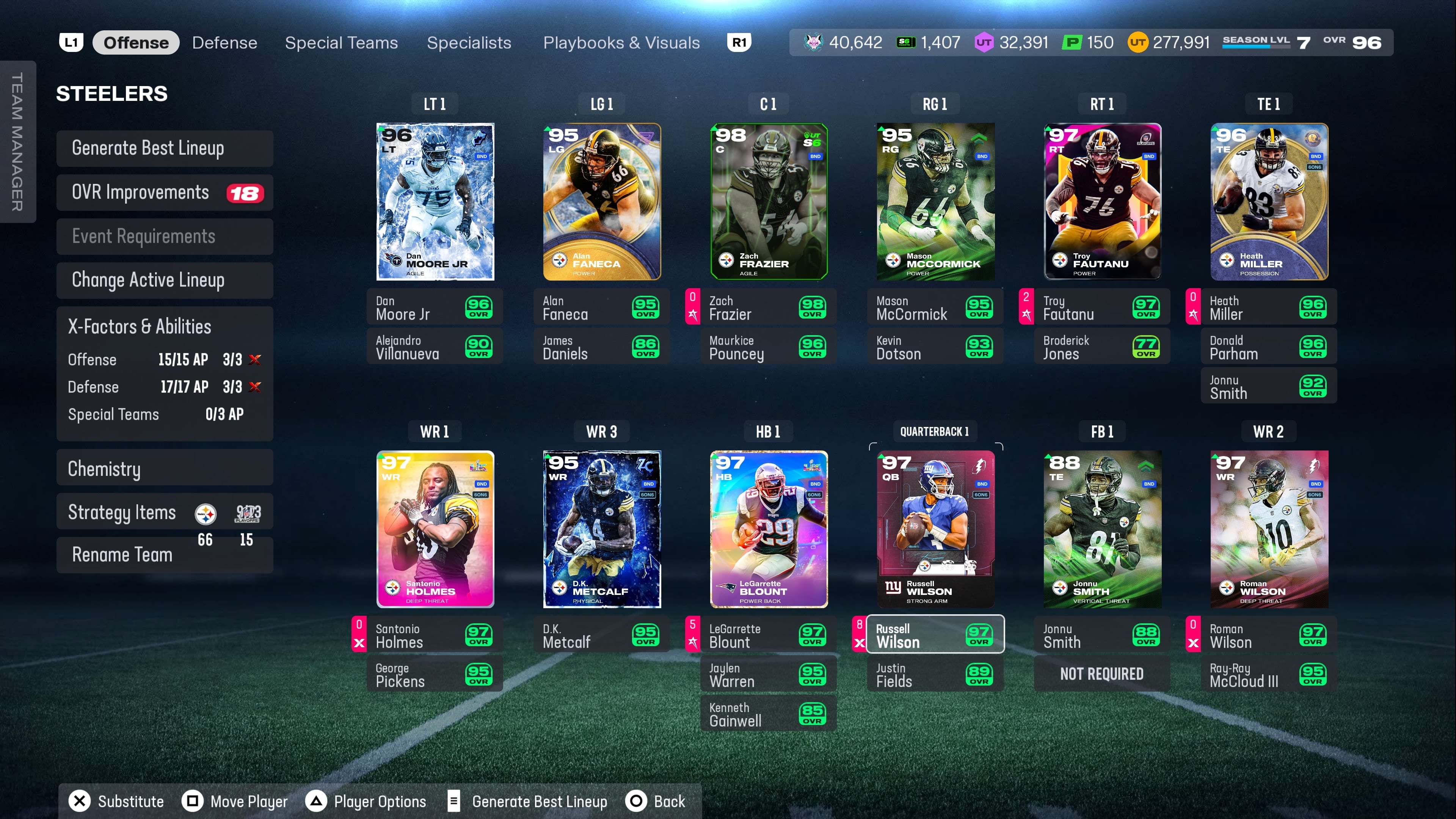This screenshot has height=819, width=1456.
Task: Choose Generate Best Lineup in side menu
Action: point(165,148)
